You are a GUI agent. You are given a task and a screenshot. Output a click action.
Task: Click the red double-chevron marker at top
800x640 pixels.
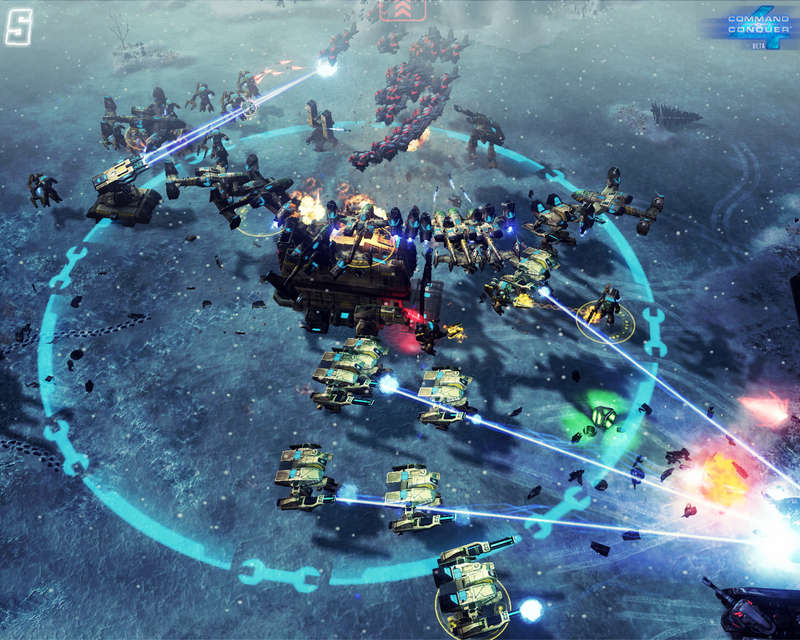coord(402,9)
